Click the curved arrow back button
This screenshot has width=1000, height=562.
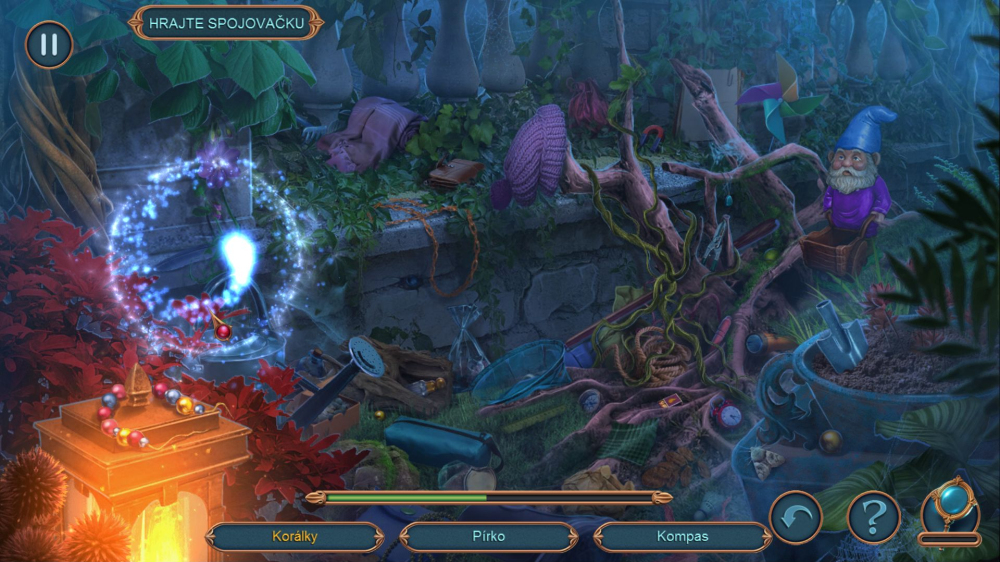pyautogui.click(x=795, y=517)
